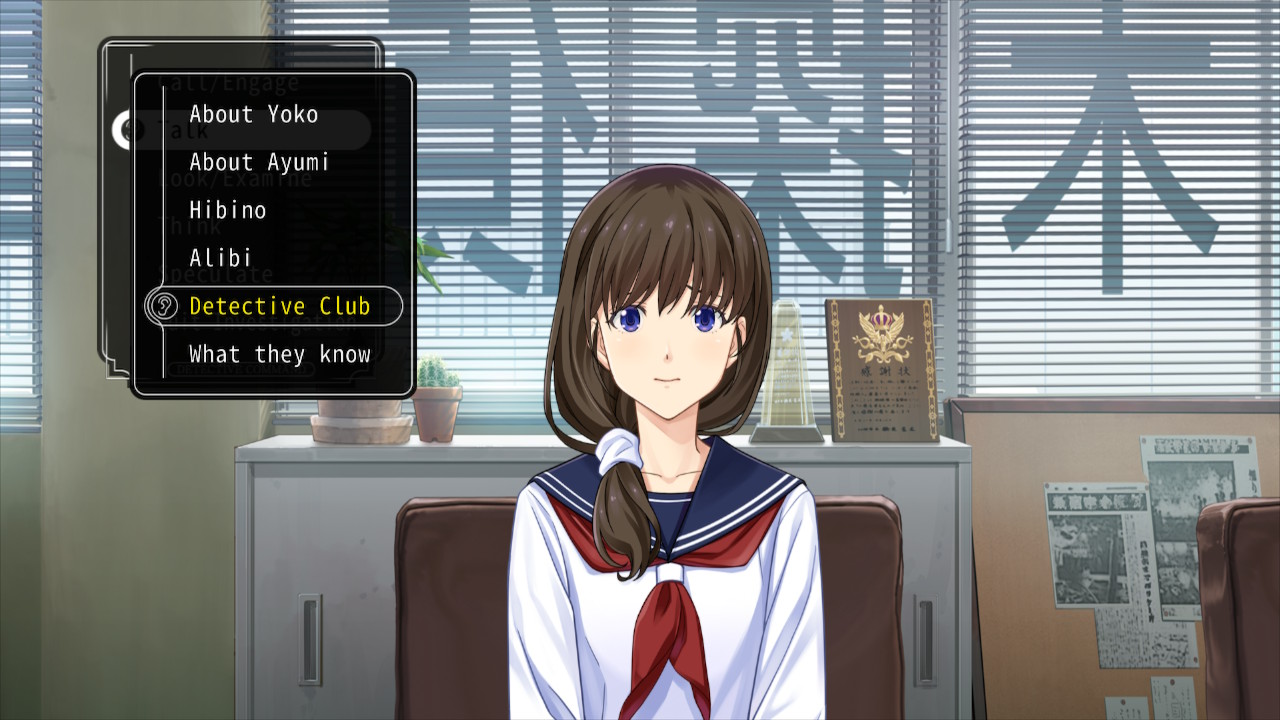Pick the Alibi talk option
The height and width of the screenshot is (720, 1280).
pyautogui.click(x=220, y=258)
